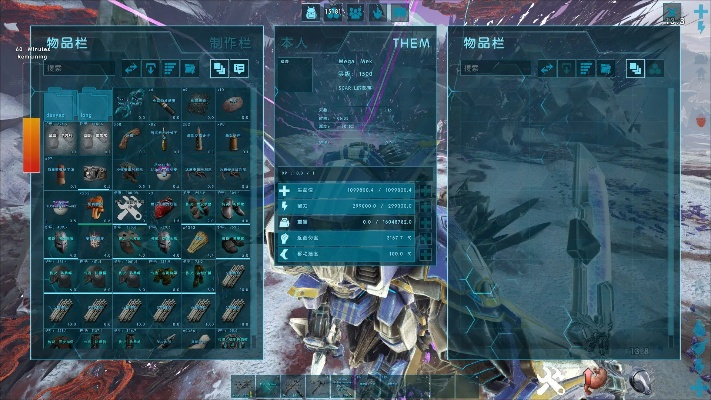The image size is (711, 400).
Task: Sort the left inventory items
Action: point(171,68)
